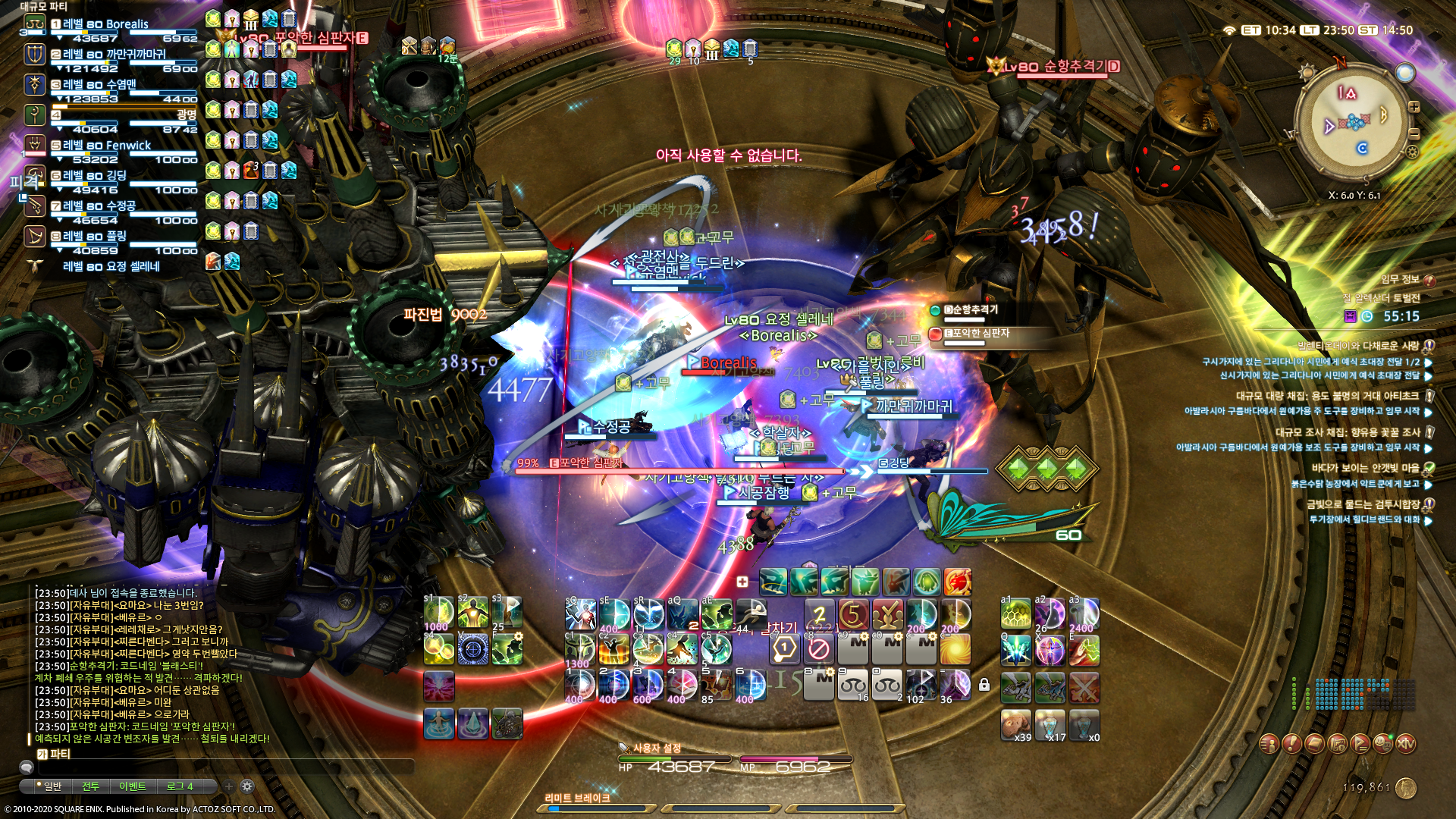Open the 로그 4 chat tab
Image resolution: width=1456 pixels, height=819 pixels.
pyautogui.click(x=180, y=786)
